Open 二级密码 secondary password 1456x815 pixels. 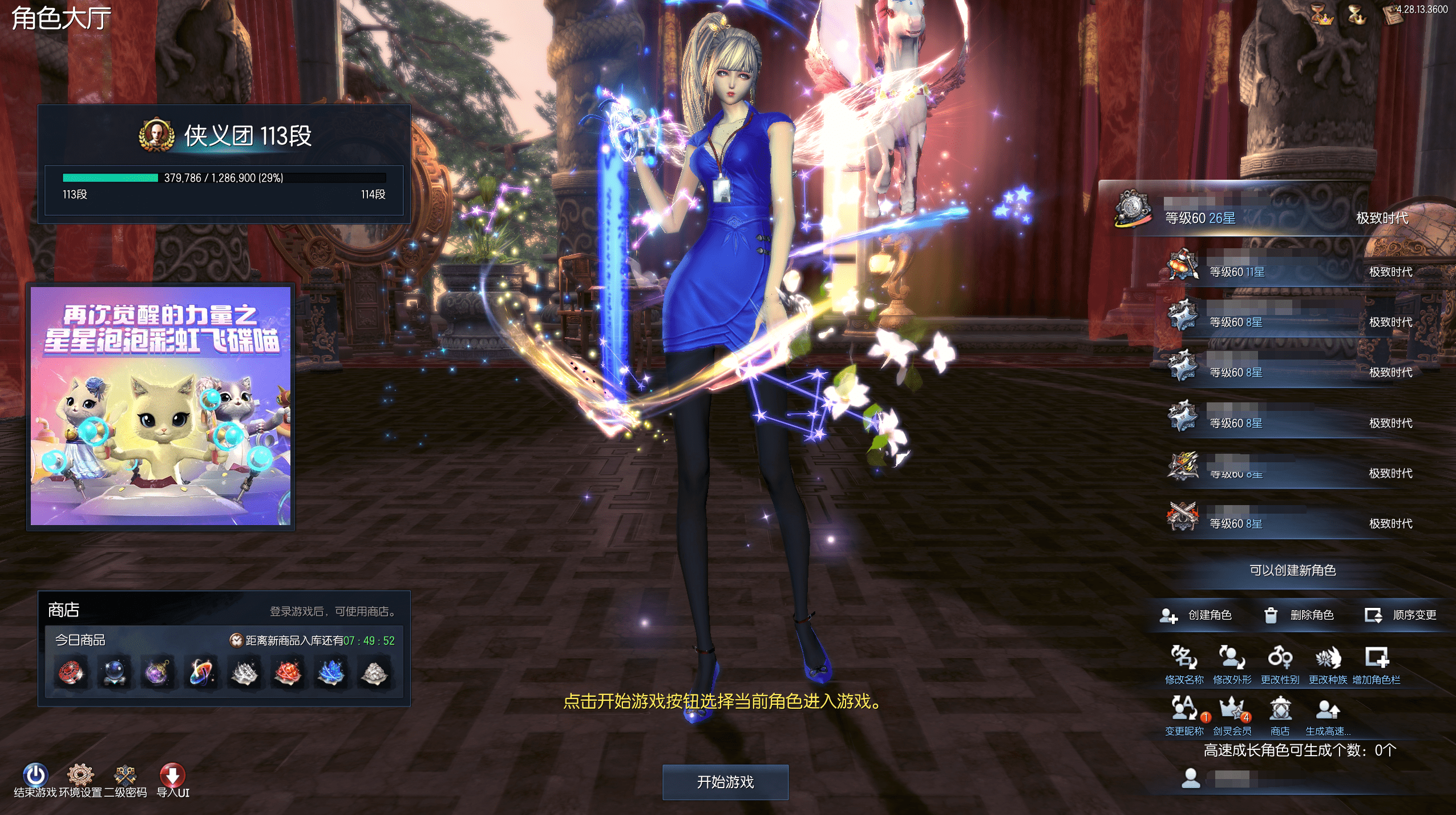click(x=125, y=776)
